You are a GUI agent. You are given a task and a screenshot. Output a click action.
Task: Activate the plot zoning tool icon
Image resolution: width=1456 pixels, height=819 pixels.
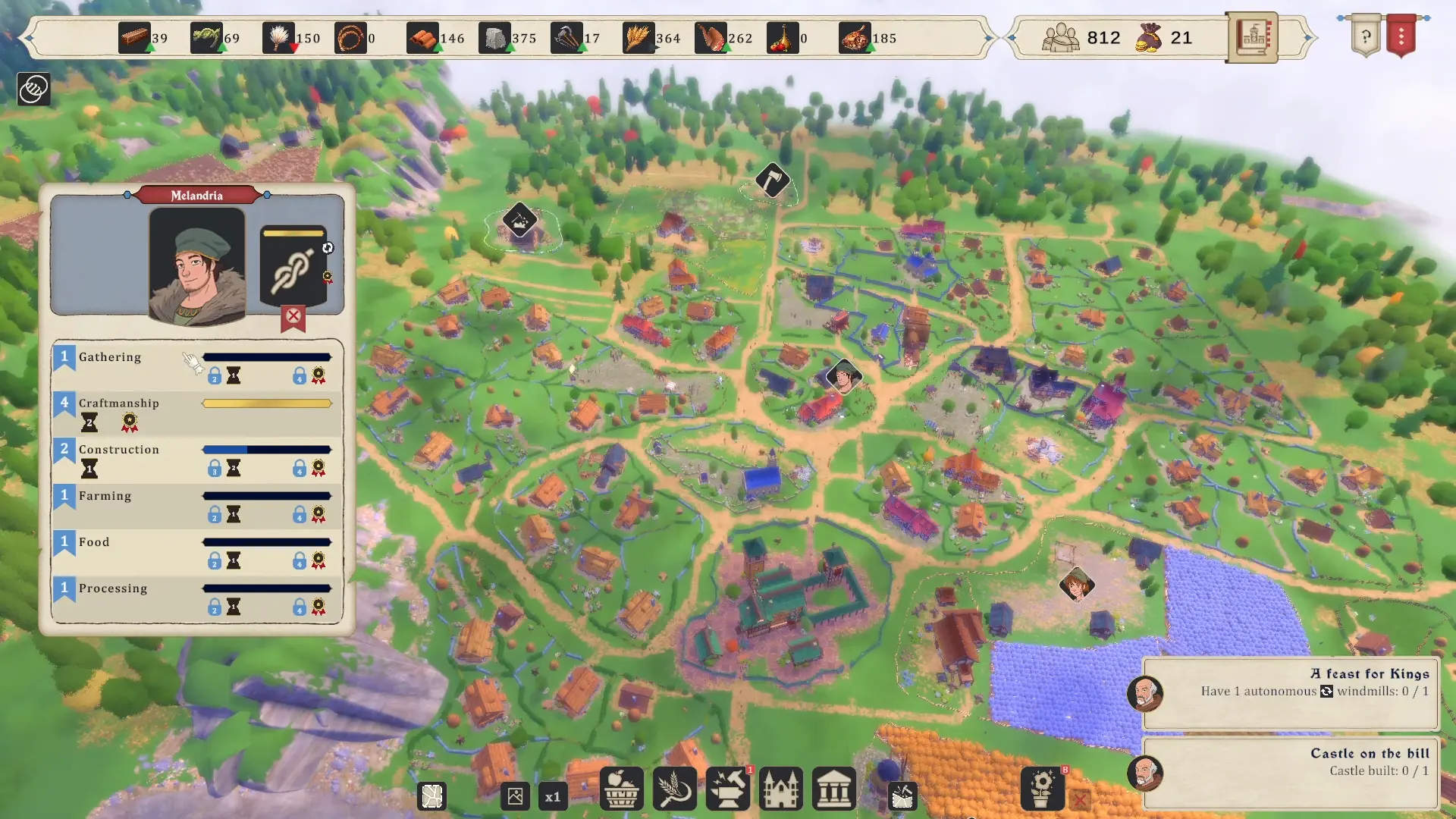(432, 797)
